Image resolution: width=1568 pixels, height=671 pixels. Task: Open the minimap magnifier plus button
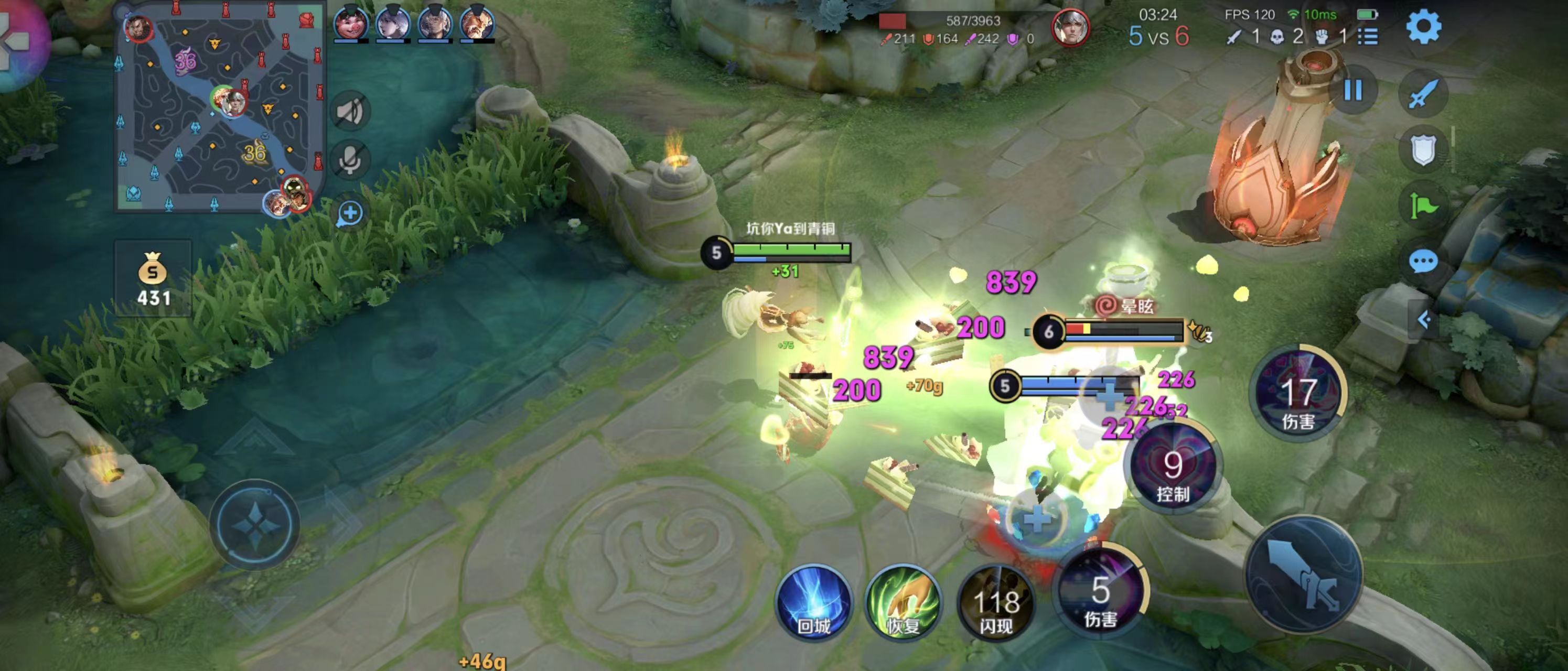pos(350,213)
